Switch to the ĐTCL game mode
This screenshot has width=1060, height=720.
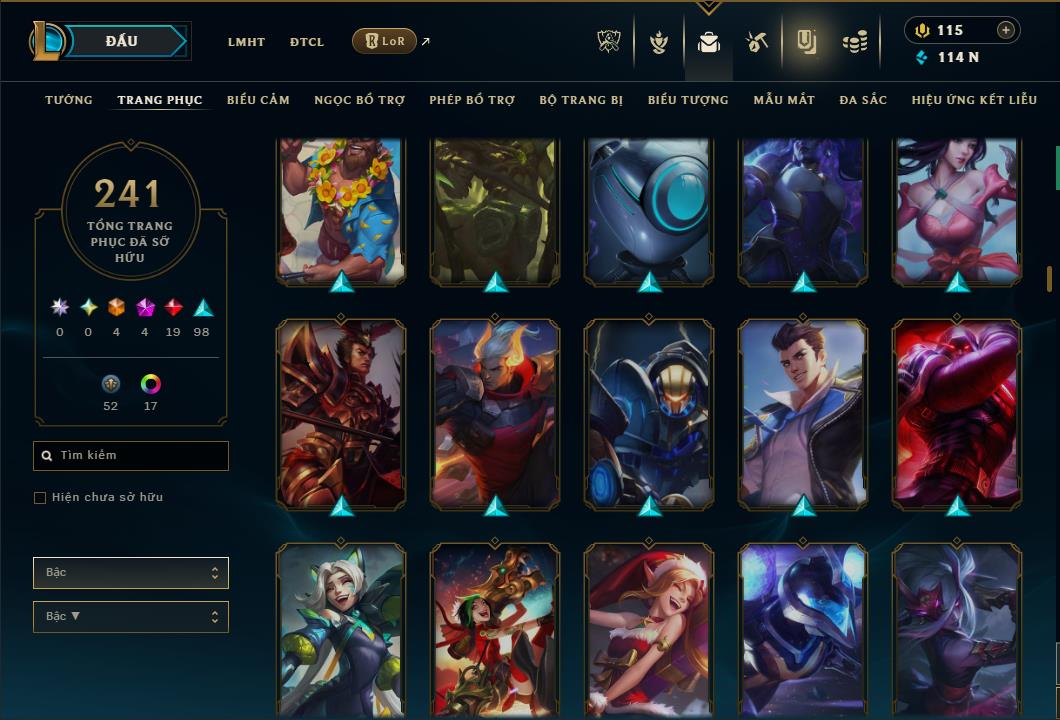pos(307,42)
